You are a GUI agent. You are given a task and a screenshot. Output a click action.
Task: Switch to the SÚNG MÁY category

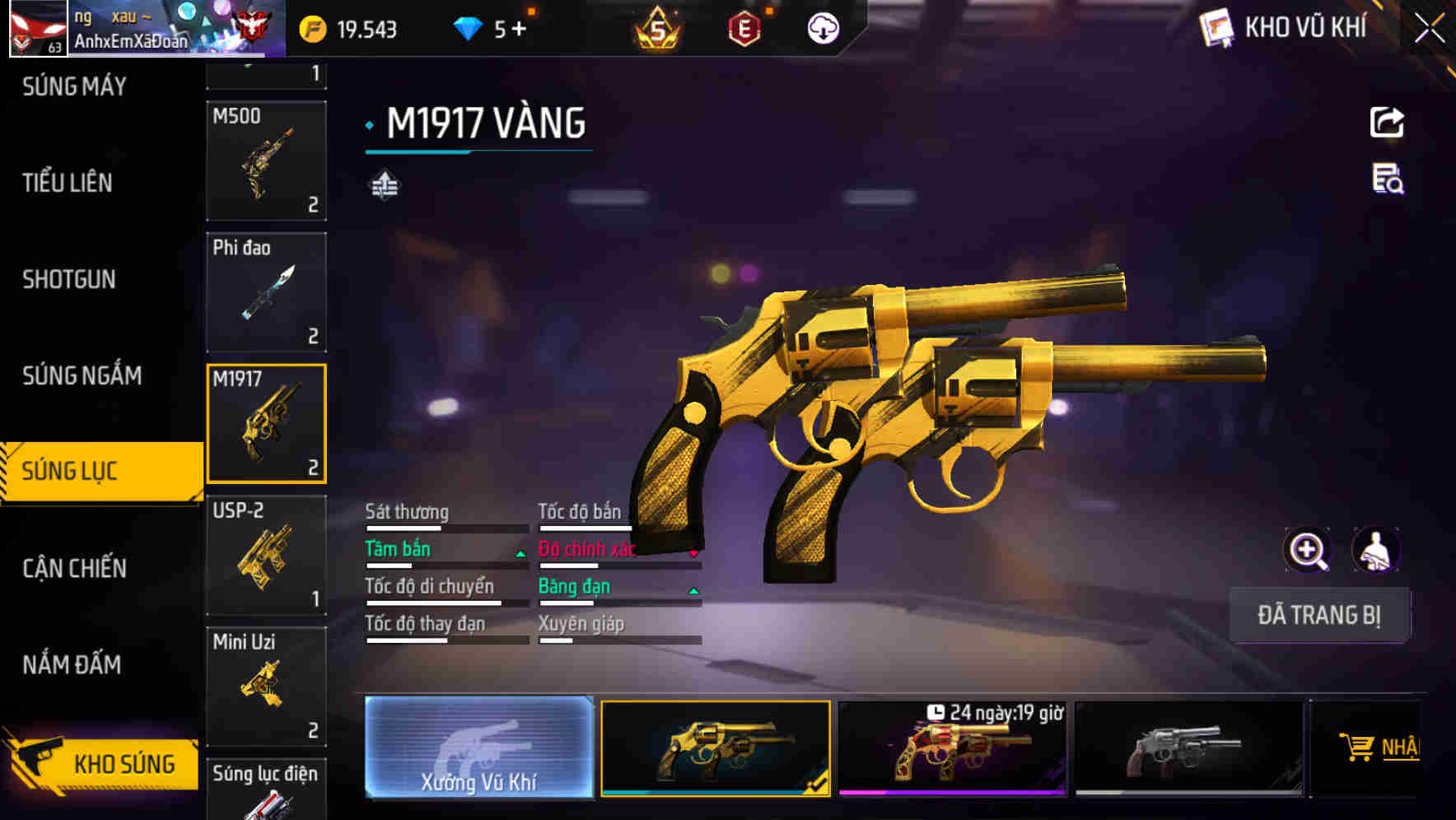(x=74, y=86)
